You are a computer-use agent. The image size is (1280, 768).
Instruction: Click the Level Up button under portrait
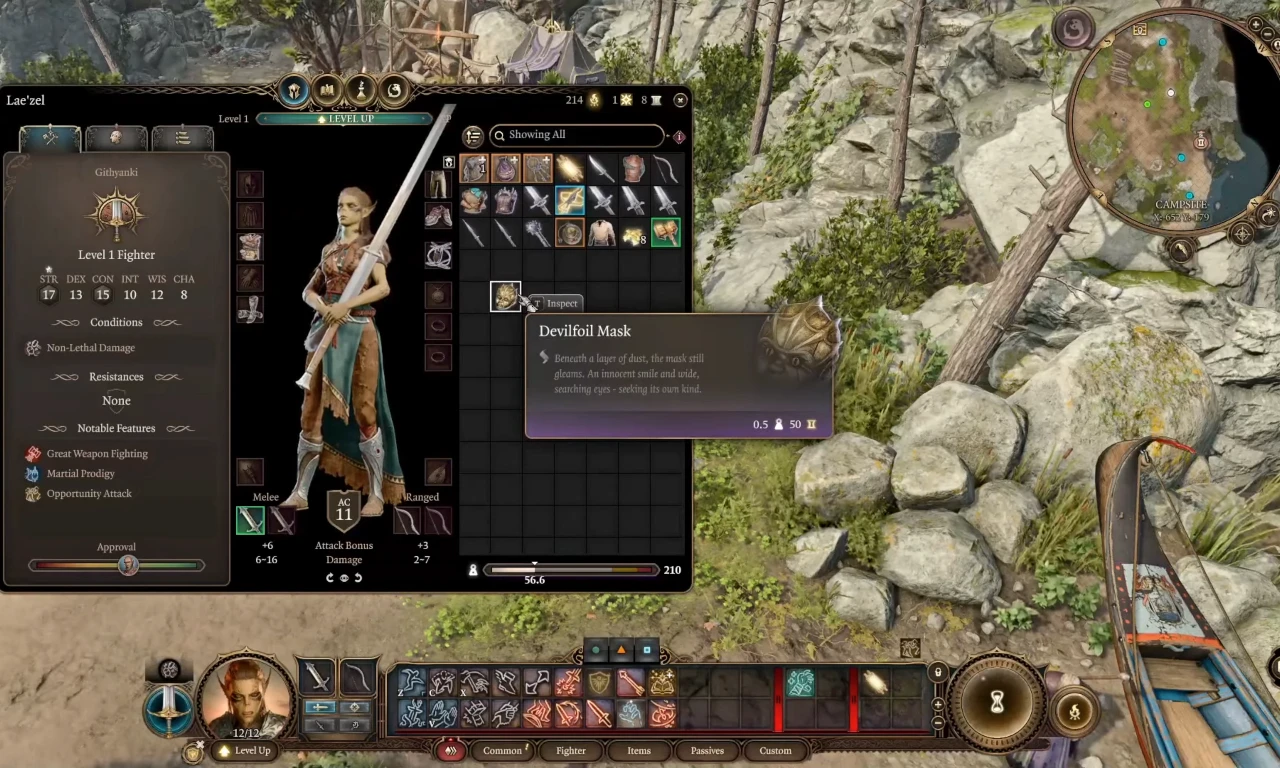point(245,750)
